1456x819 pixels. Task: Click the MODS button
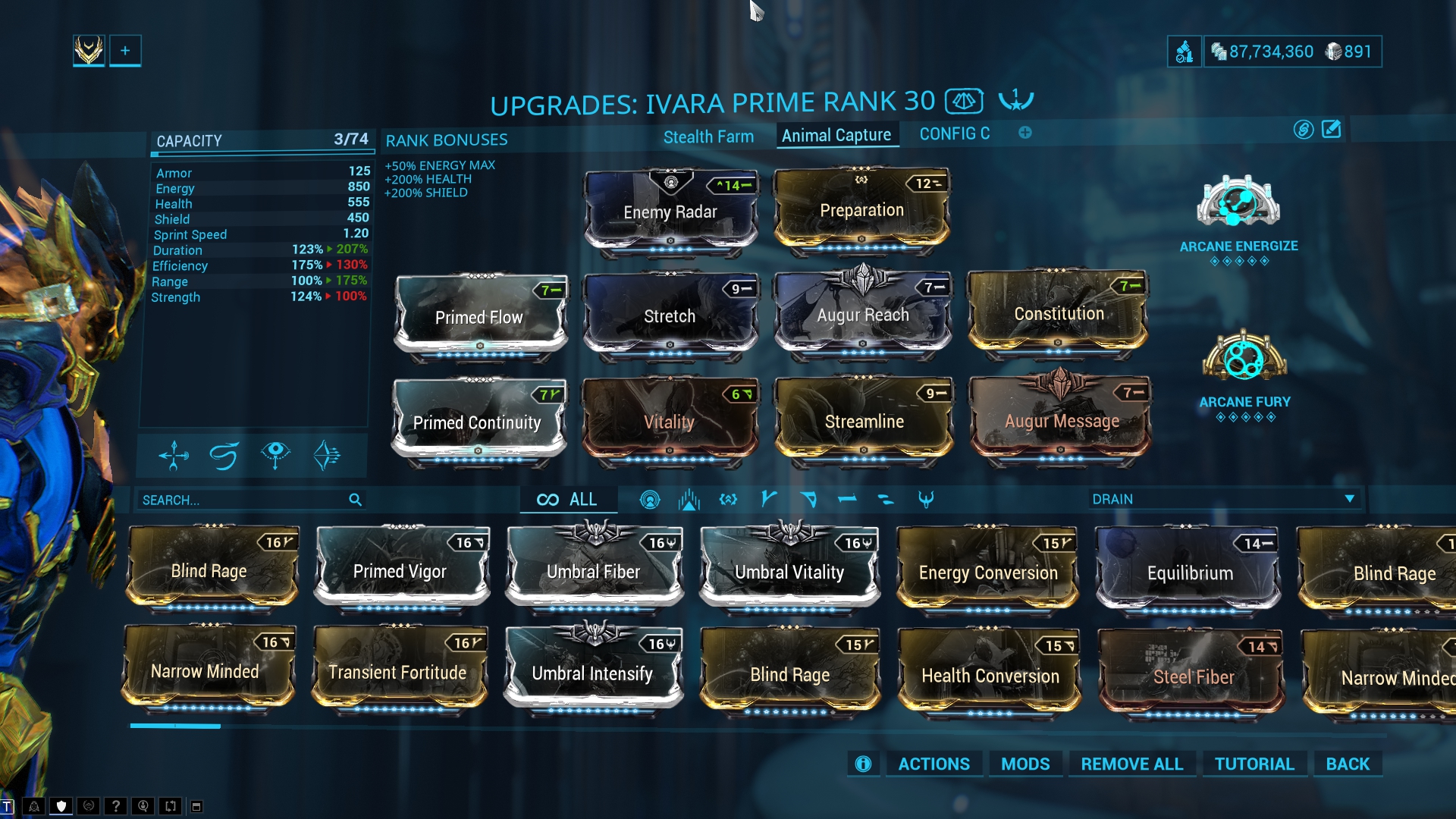point(1025,764)
